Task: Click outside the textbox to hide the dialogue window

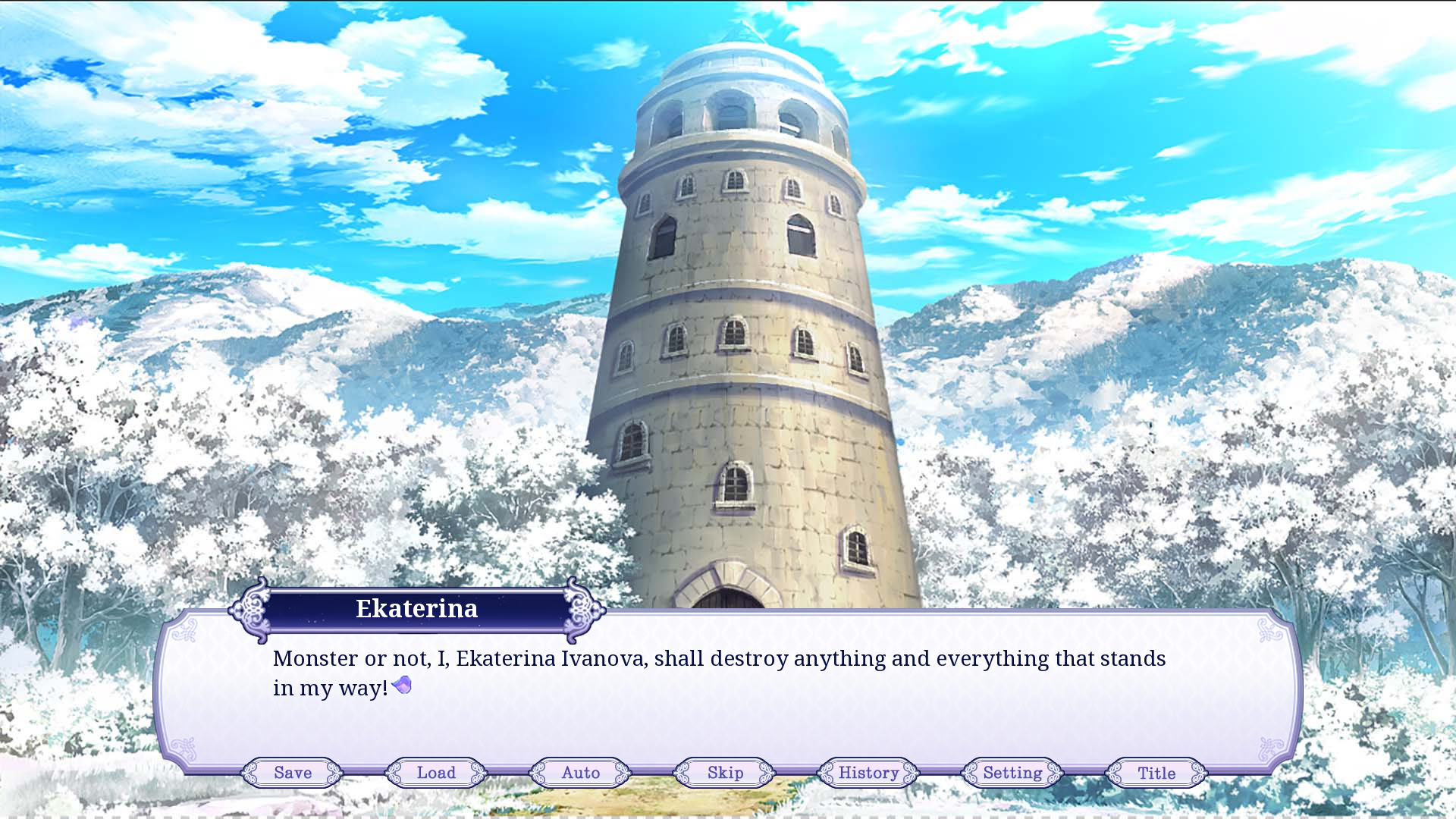Action: (x=728, y=303)
